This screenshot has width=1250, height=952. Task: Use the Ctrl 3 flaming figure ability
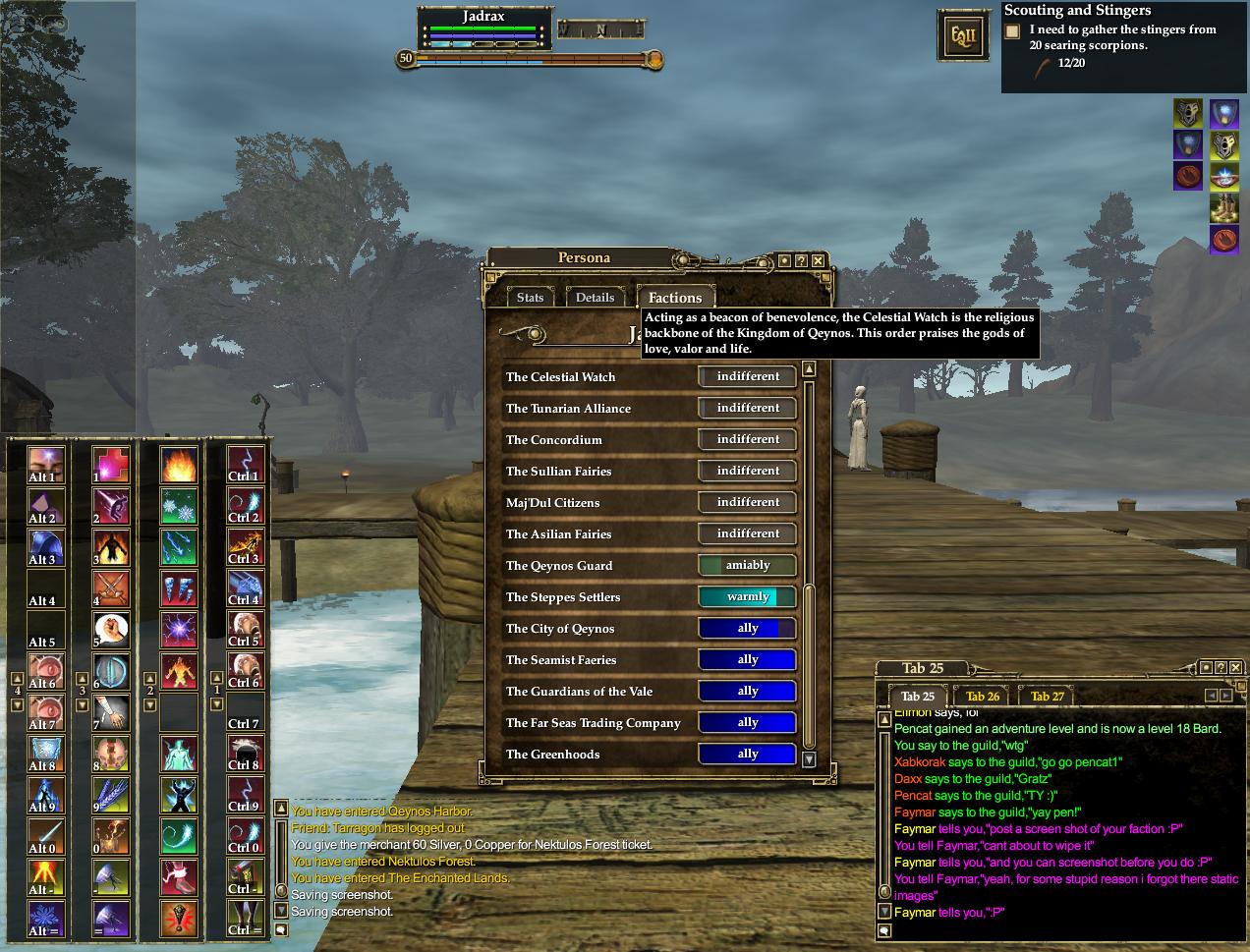click(245, 546)
